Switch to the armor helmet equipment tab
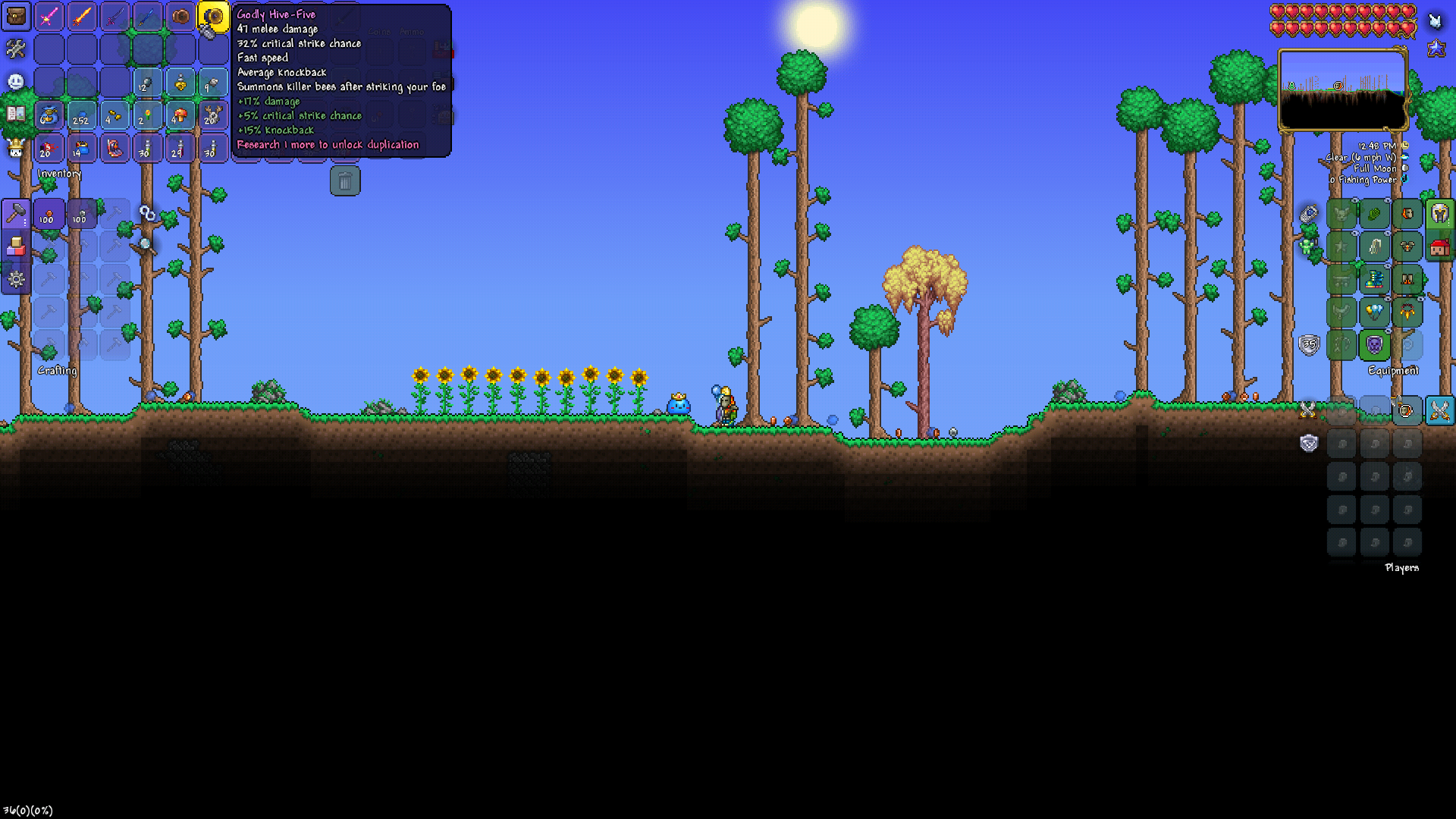Screen dimensions: 1456x819 pyautogui.click(x=1439, y=215)
